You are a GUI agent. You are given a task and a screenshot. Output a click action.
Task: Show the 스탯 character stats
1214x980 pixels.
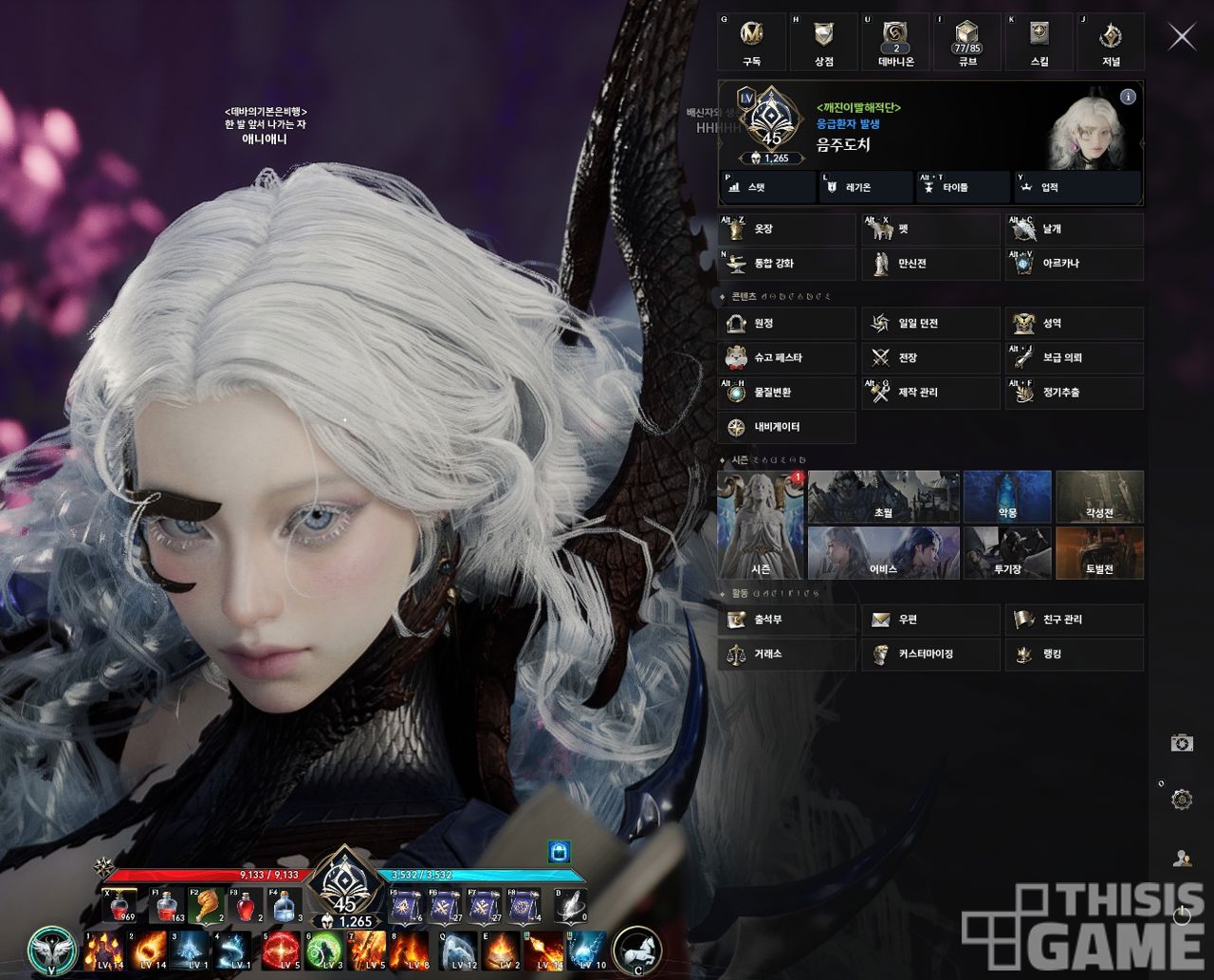point(767,188)
